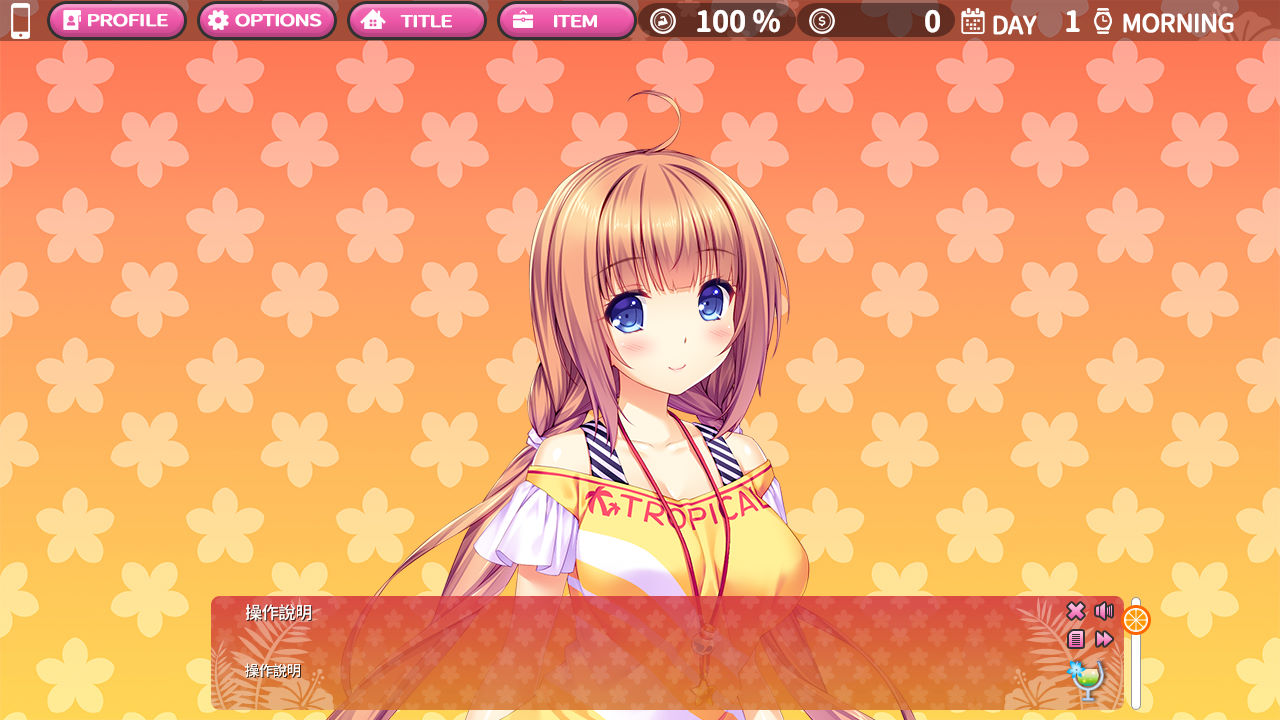
Task: Open the OPTIONS settings
Action: [x=266, y=21]
